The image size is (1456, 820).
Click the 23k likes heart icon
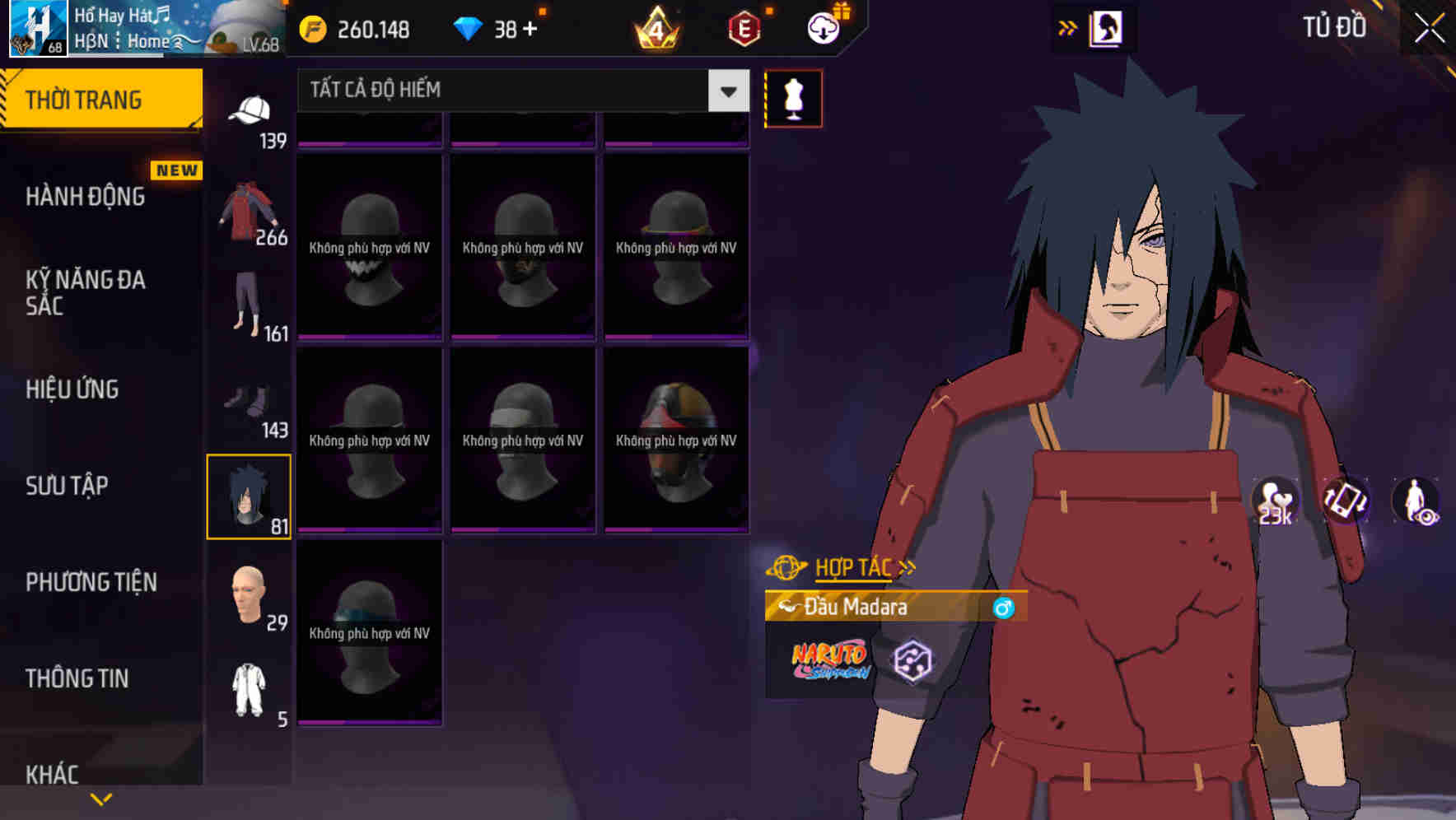[1273, 498]
